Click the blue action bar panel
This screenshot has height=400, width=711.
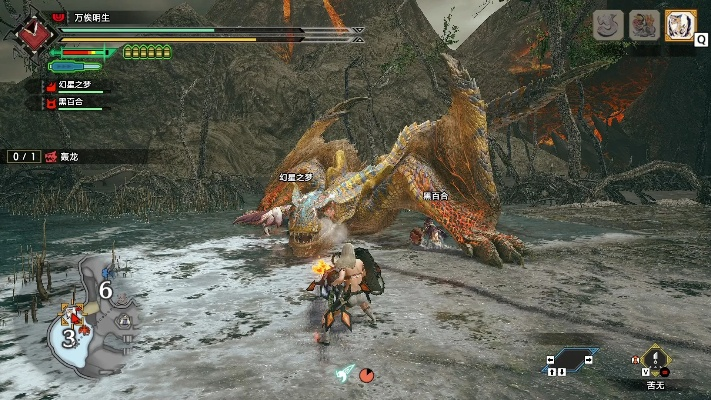point(568,361)
